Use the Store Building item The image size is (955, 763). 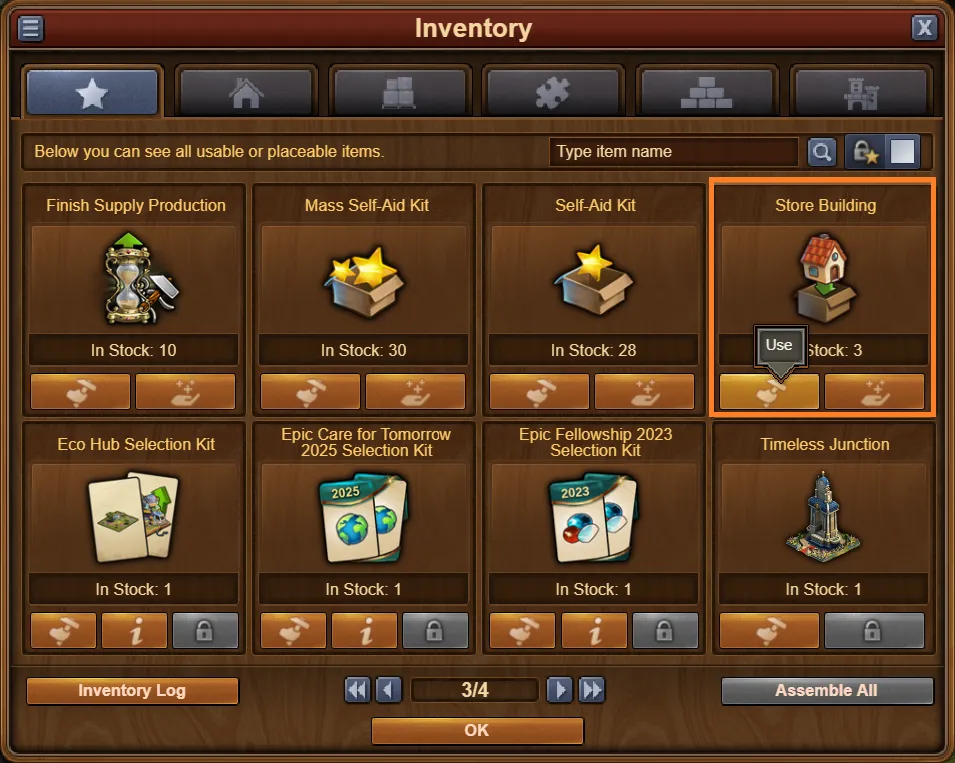(x=769, y=392)
